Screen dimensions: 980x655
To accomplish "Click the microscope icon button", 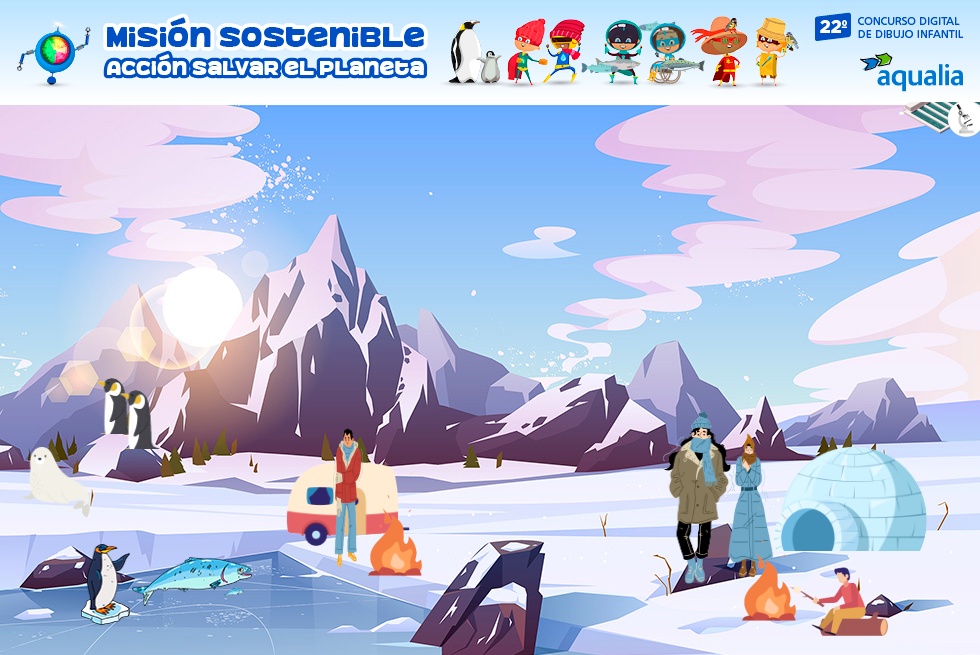I will [x=965, y=120].
